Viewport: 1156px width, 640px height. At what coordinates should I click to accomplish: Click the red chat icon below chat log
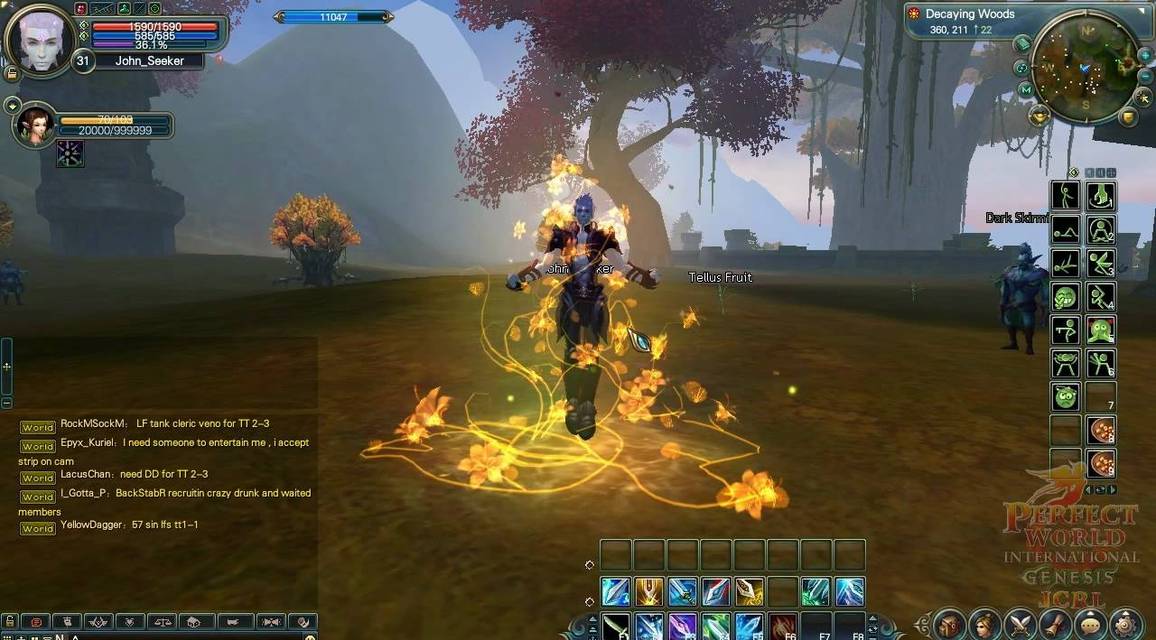tap(34, 622)
